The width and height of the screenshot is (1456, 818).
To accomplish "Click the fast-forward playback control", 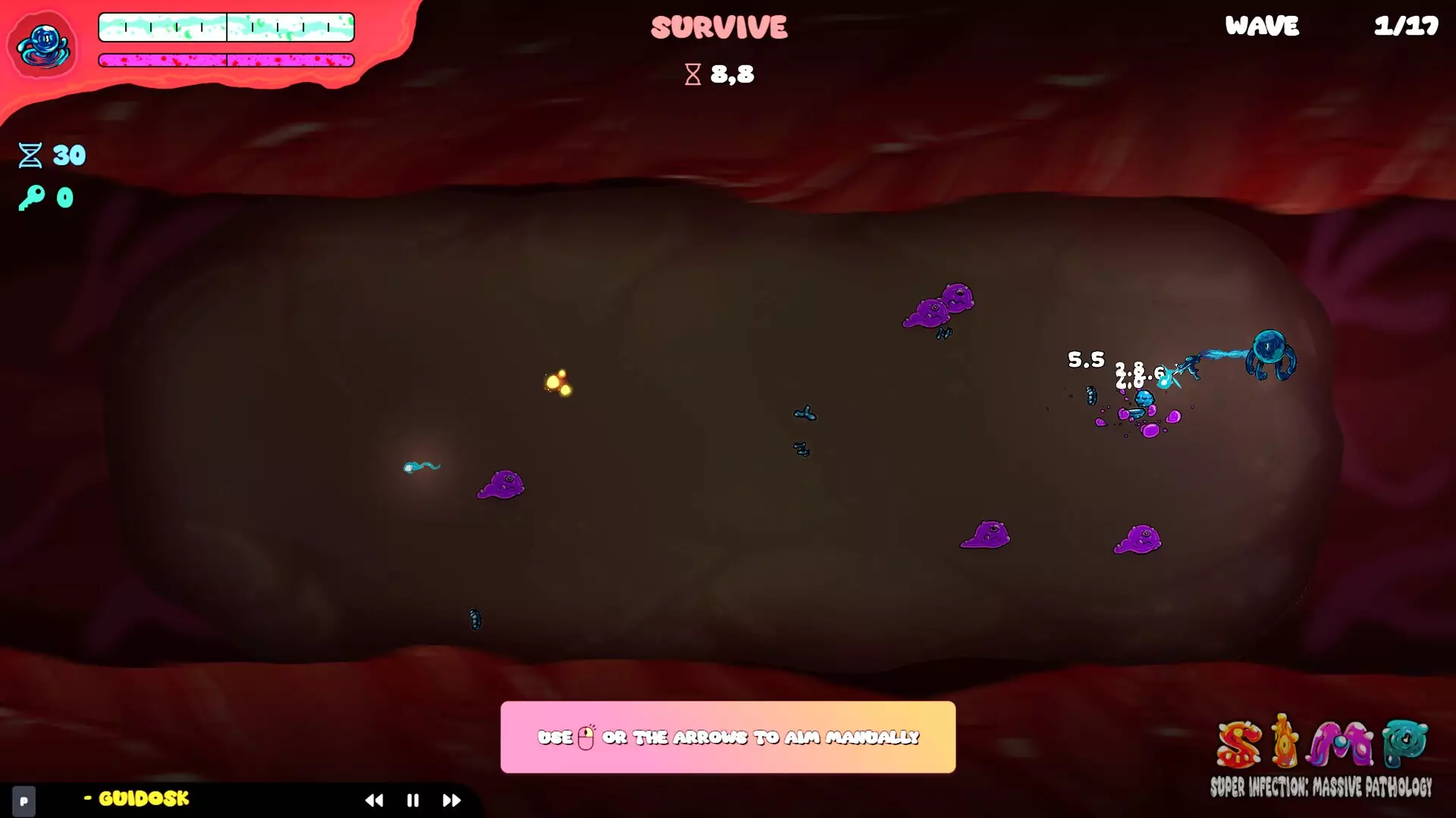I will pyautogui.click(x=452, y=800).
